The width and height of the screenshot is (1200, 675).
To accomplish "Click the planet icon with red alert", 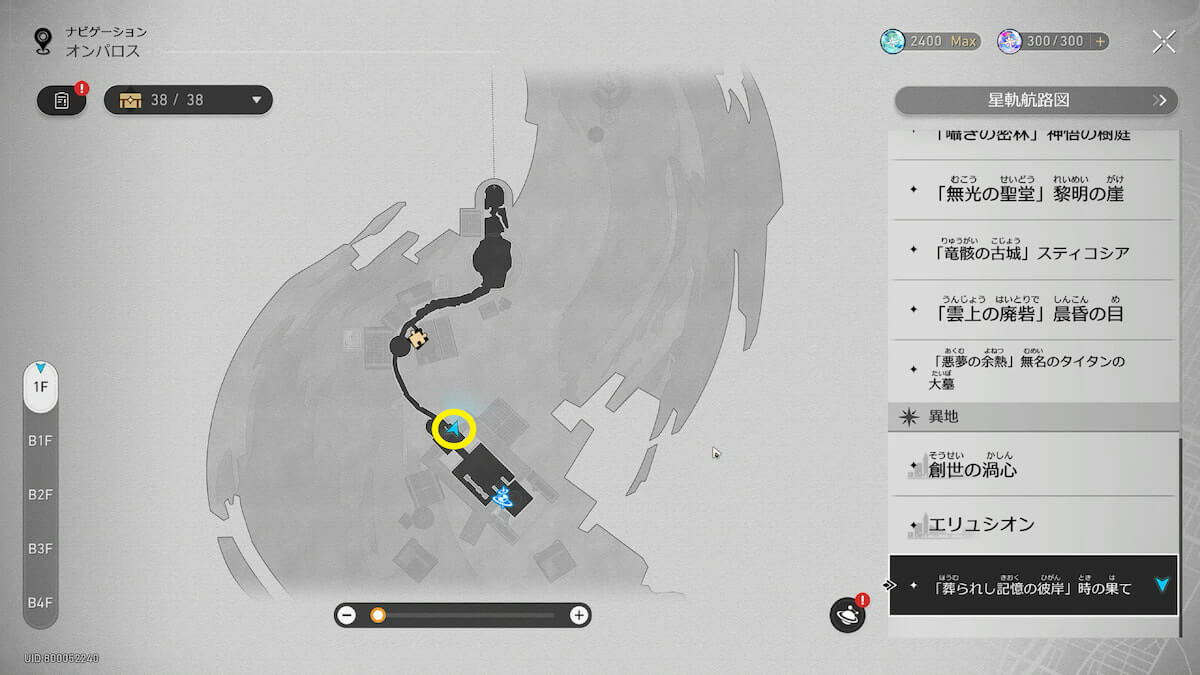I will 847,615.
